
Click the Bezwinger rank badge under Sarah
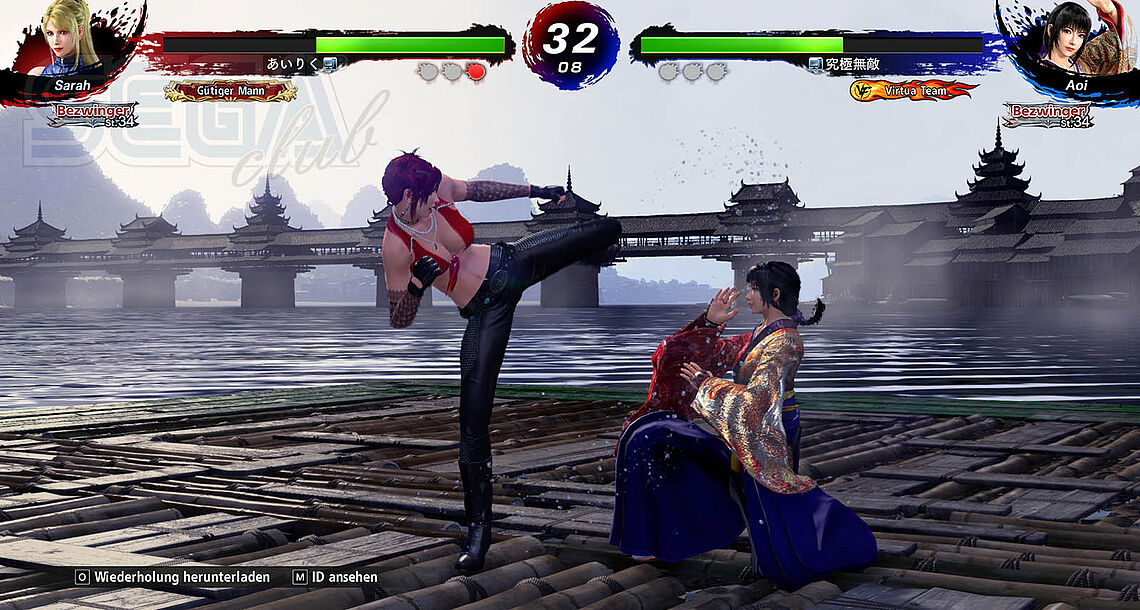[92, 114]
